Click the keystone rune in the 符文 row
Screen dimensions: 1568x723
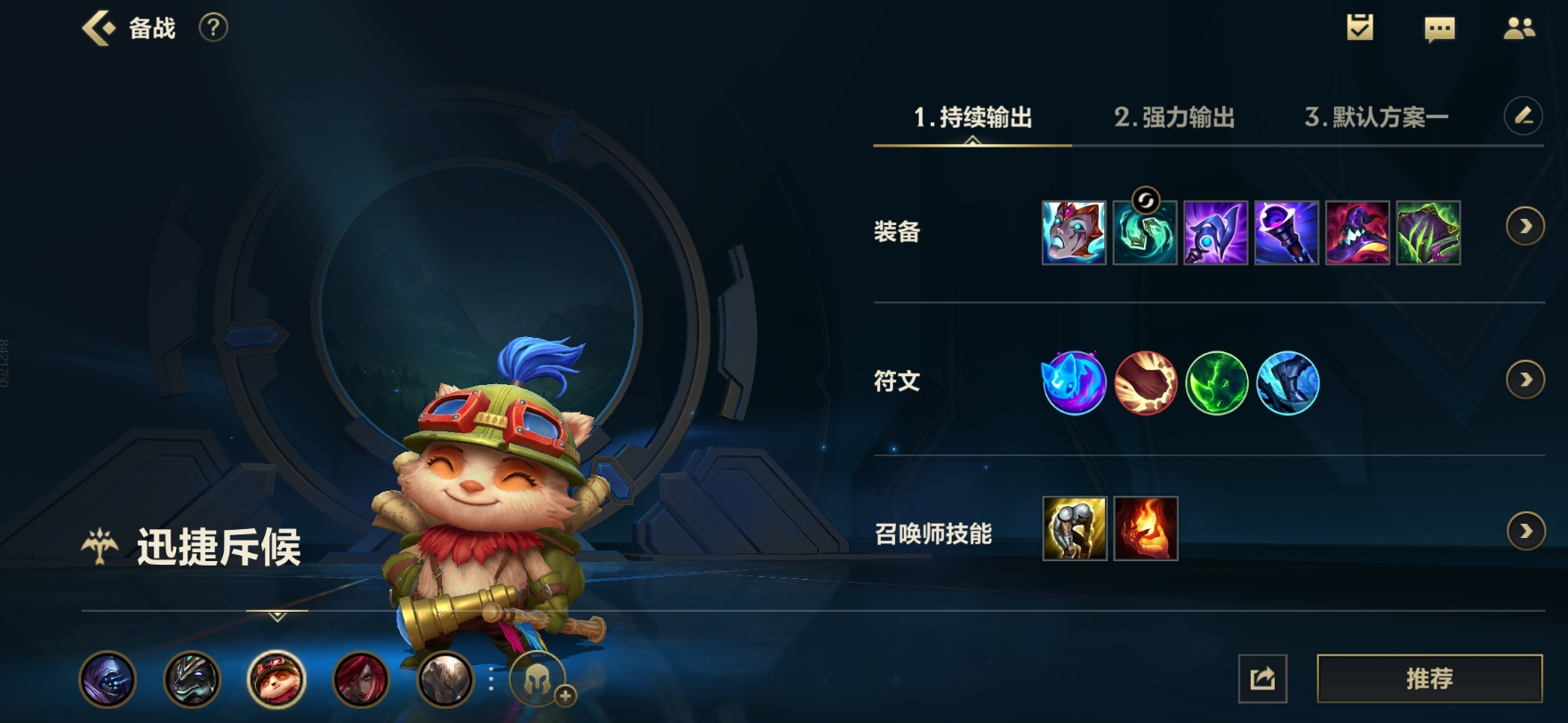tap(1074, 384)
